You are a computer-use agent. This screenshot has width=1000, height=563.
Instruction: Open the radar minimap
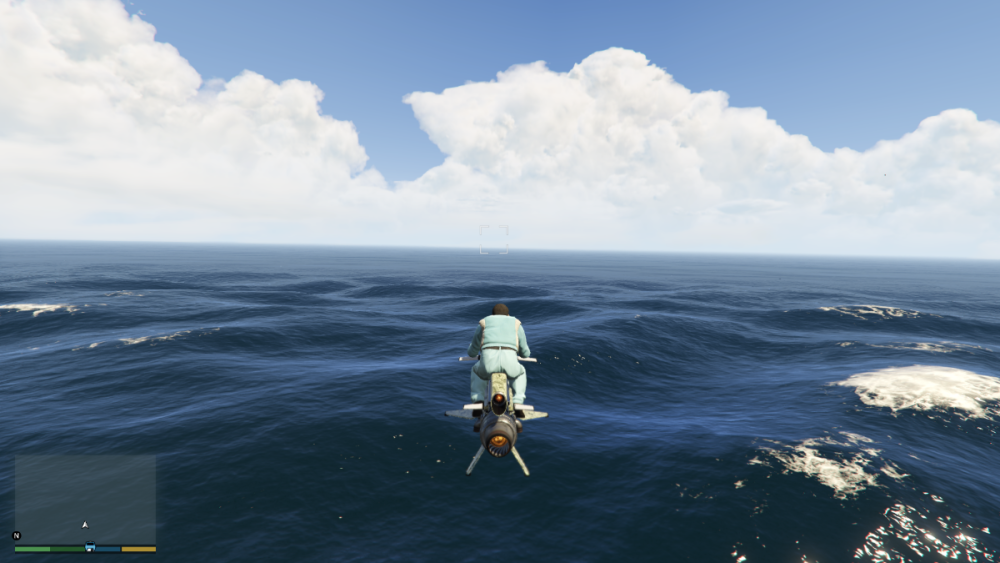[x=85, y=499]
